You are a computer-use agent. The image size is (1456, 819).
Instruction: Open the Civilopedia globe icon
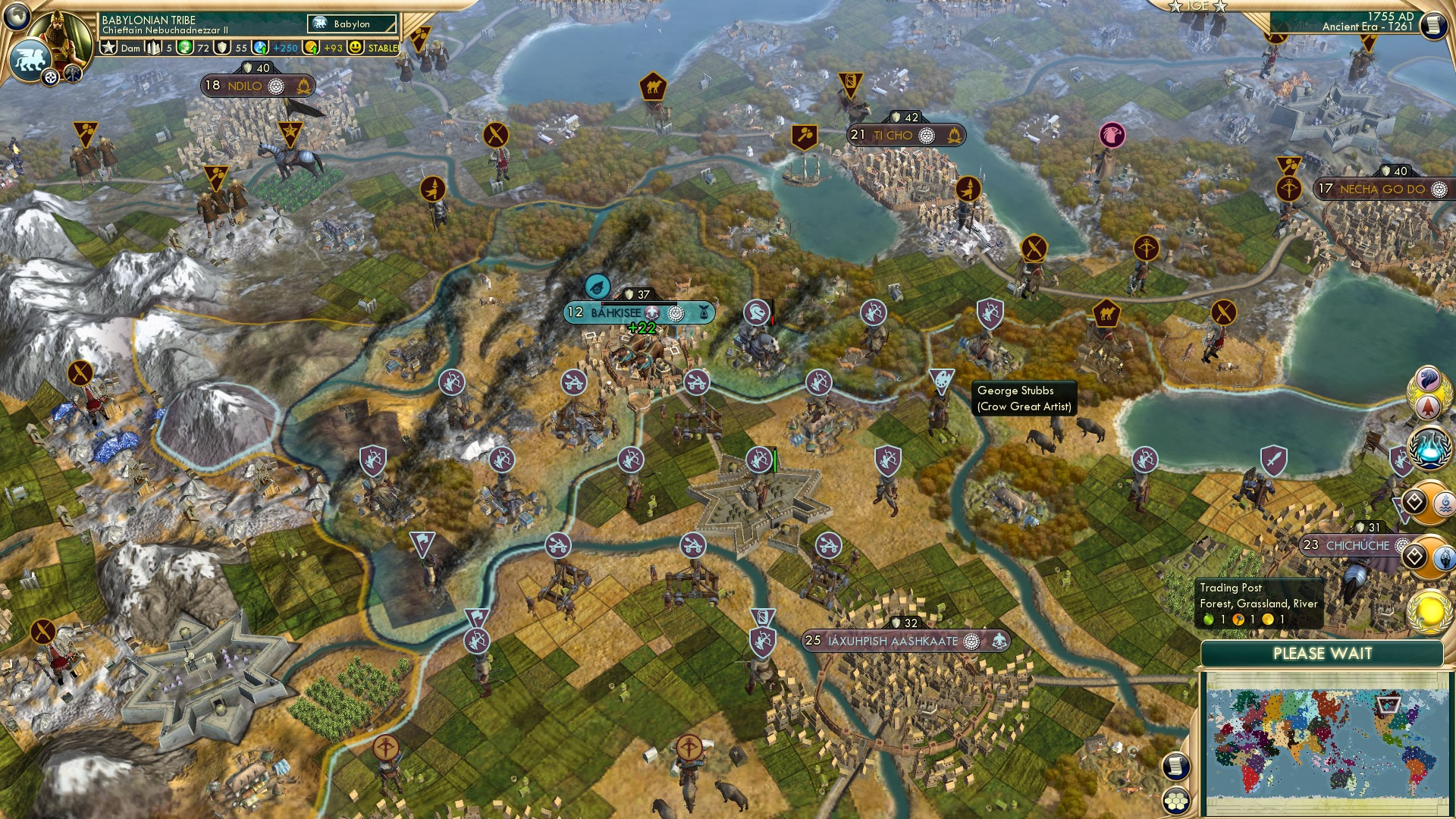(17, 14)
